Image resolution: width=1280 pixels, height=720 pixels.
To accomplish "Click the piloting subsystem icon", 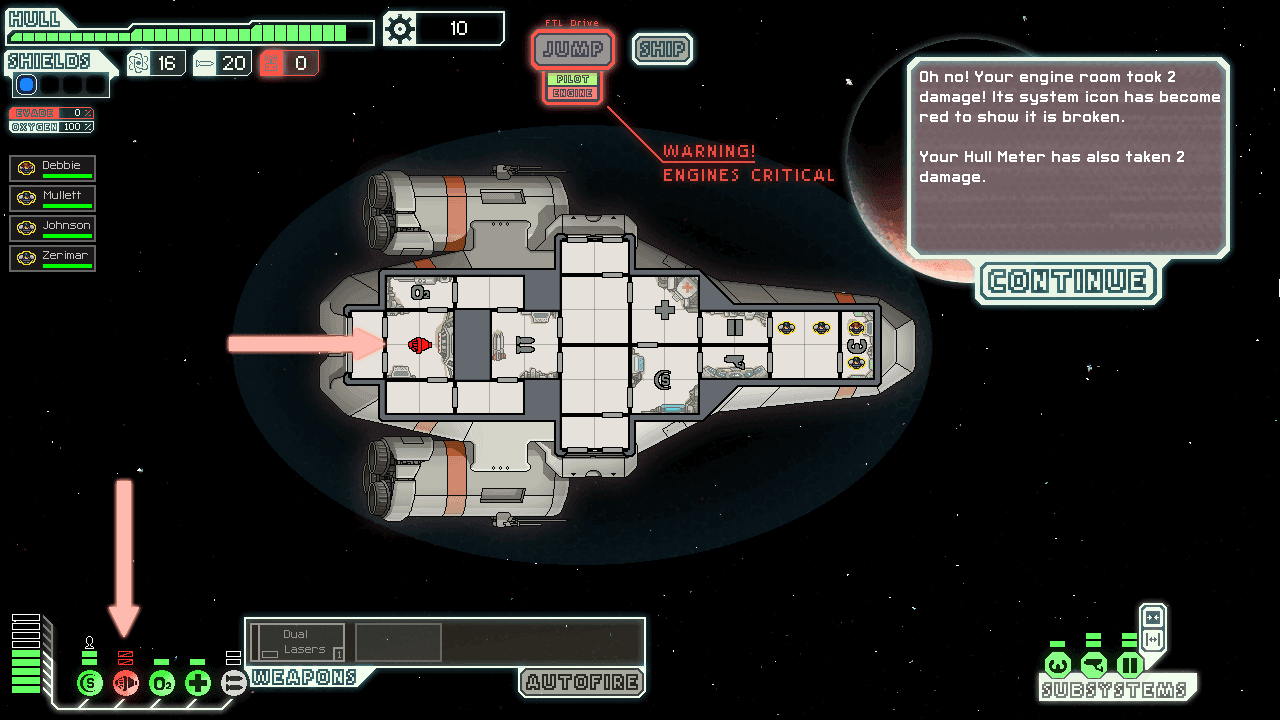I will (1058, 665).
